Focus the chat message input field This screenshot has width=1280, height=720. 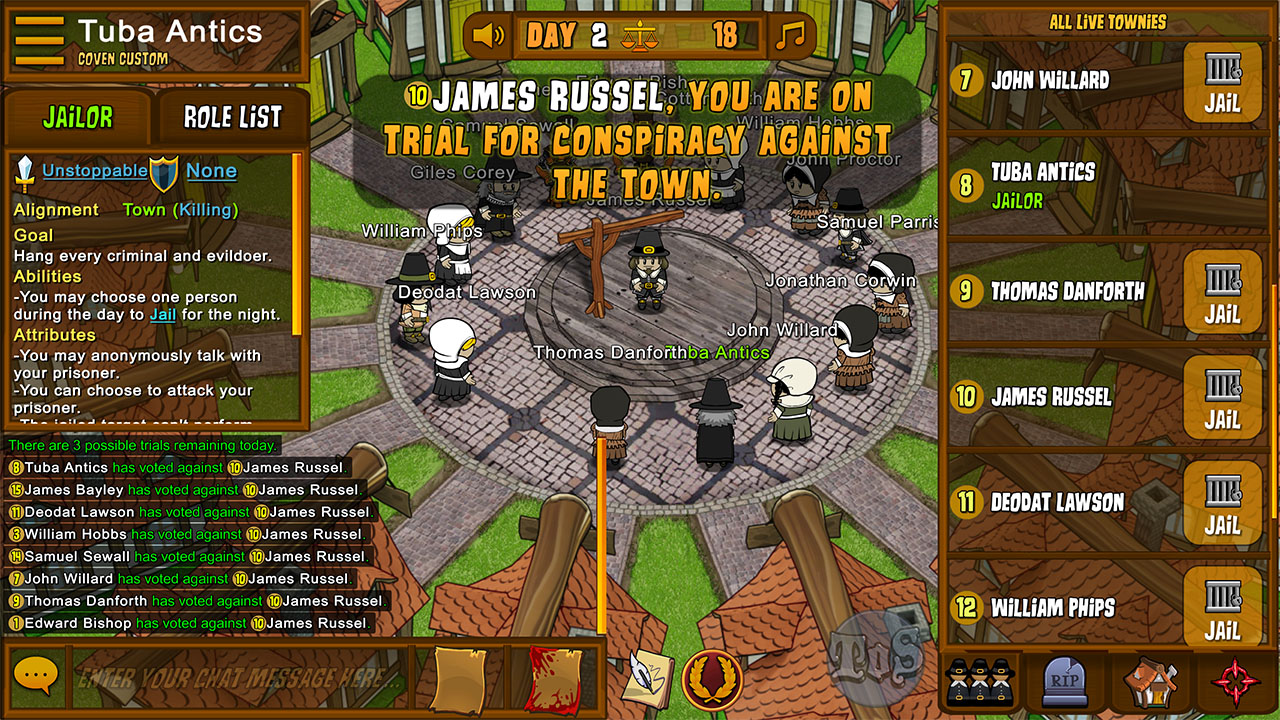(240, 677)
